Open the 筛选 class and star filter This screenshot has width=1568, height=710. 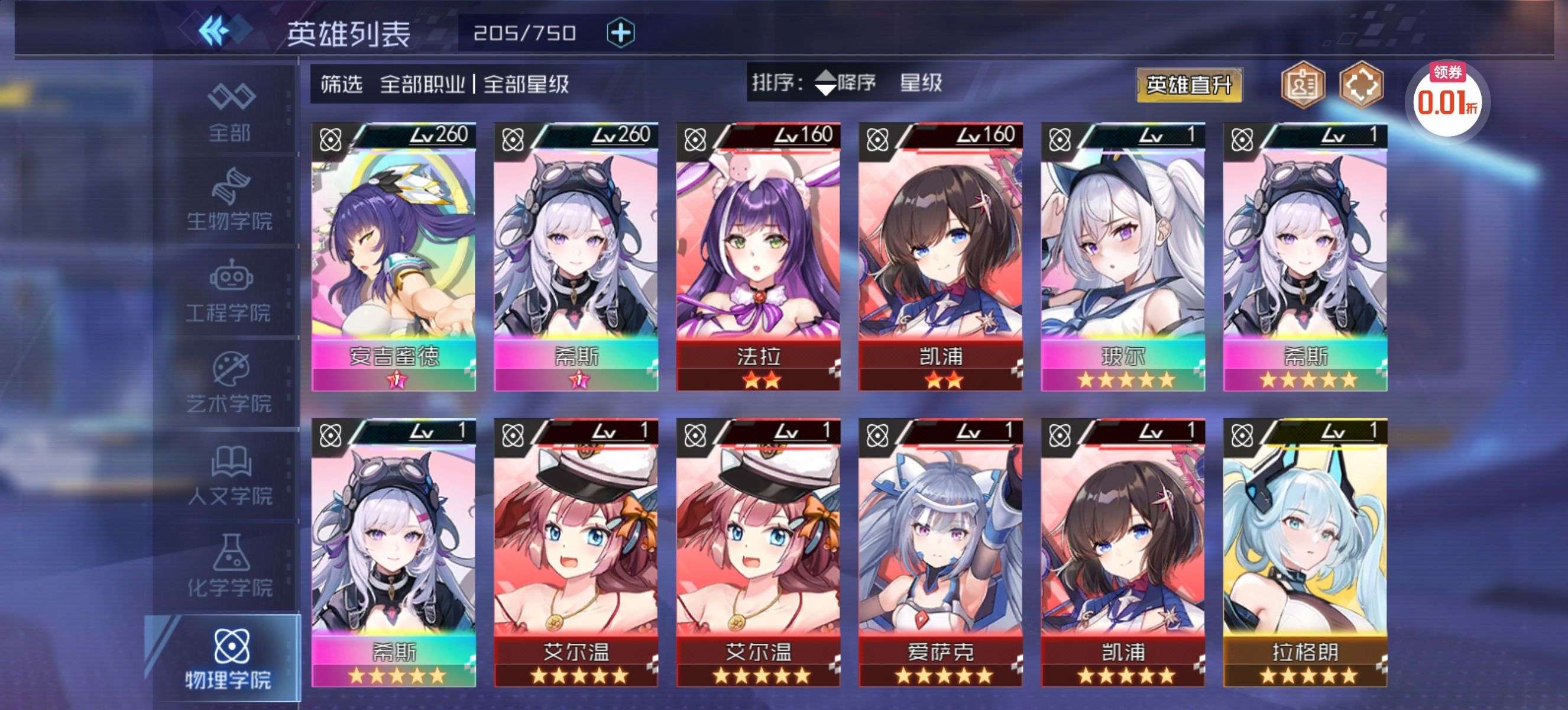445,84
